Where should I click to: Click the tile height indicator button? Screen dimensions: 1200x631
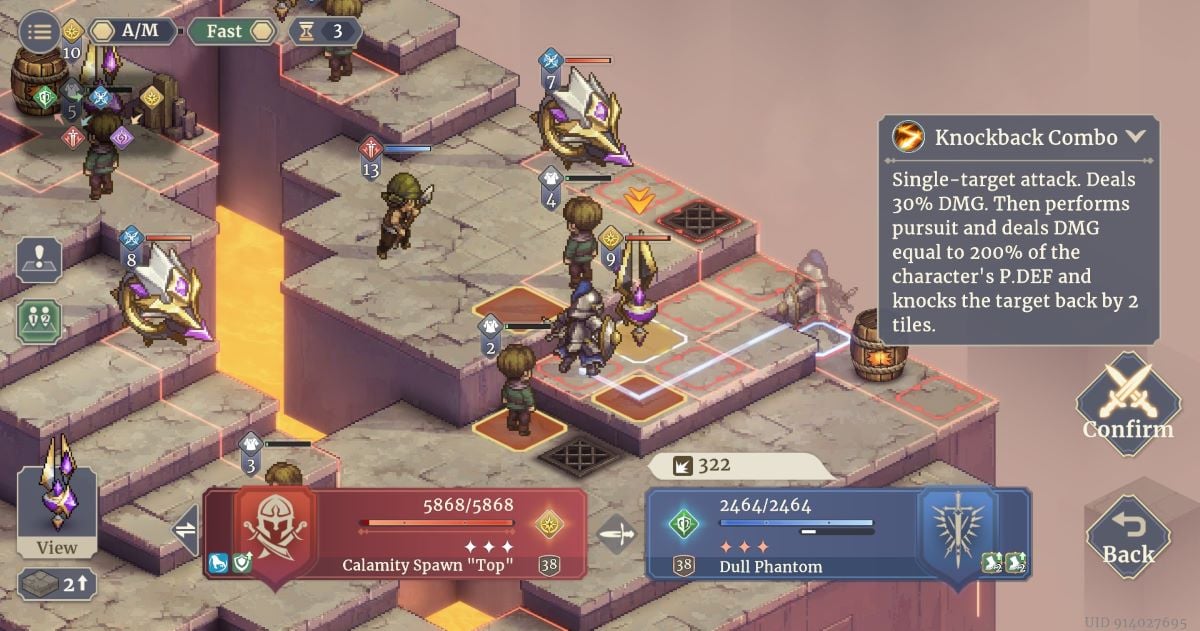(56, 584)
